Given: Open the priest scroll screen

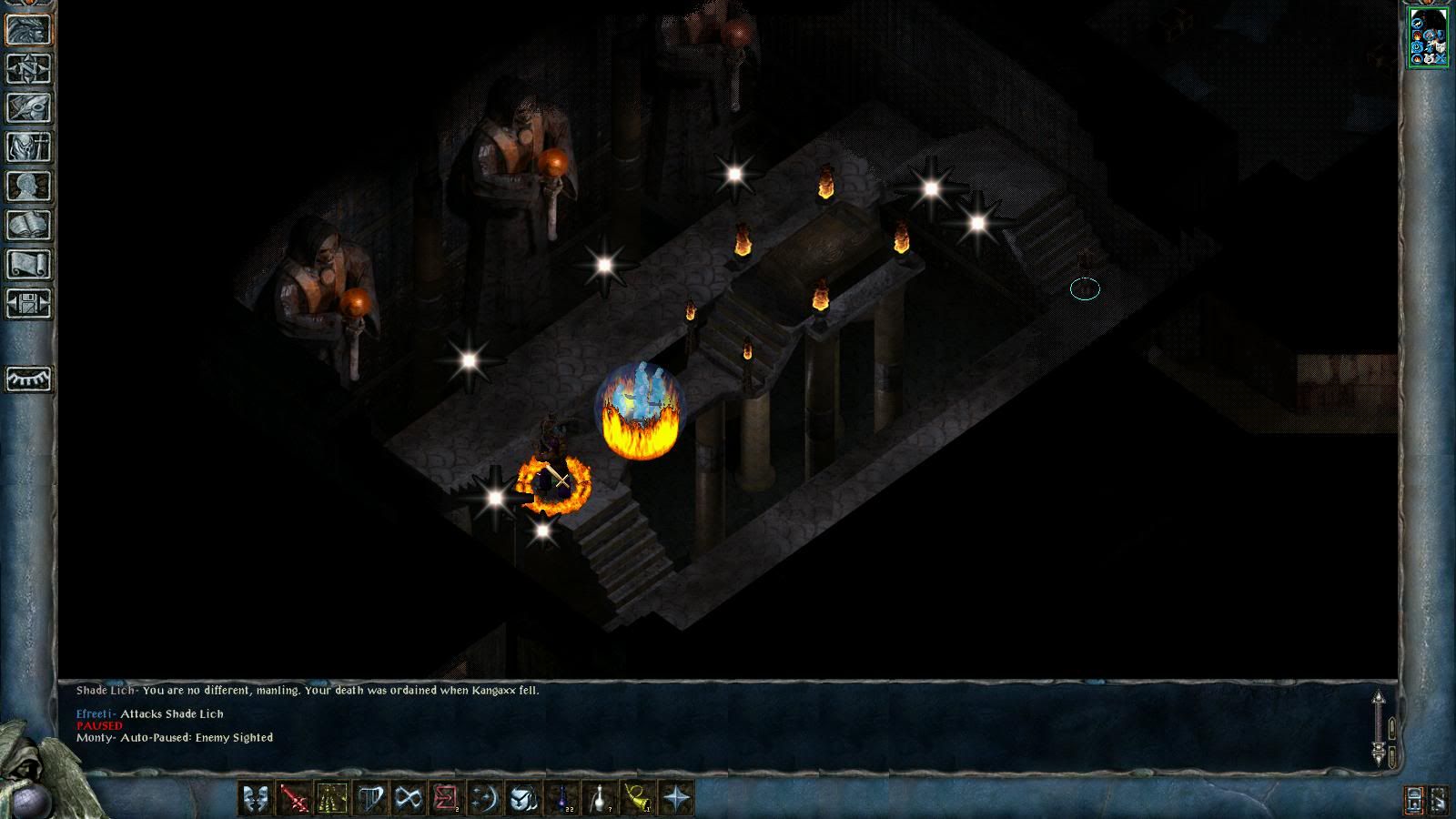Looking at the screenshot, I should [x=29, y=264].
